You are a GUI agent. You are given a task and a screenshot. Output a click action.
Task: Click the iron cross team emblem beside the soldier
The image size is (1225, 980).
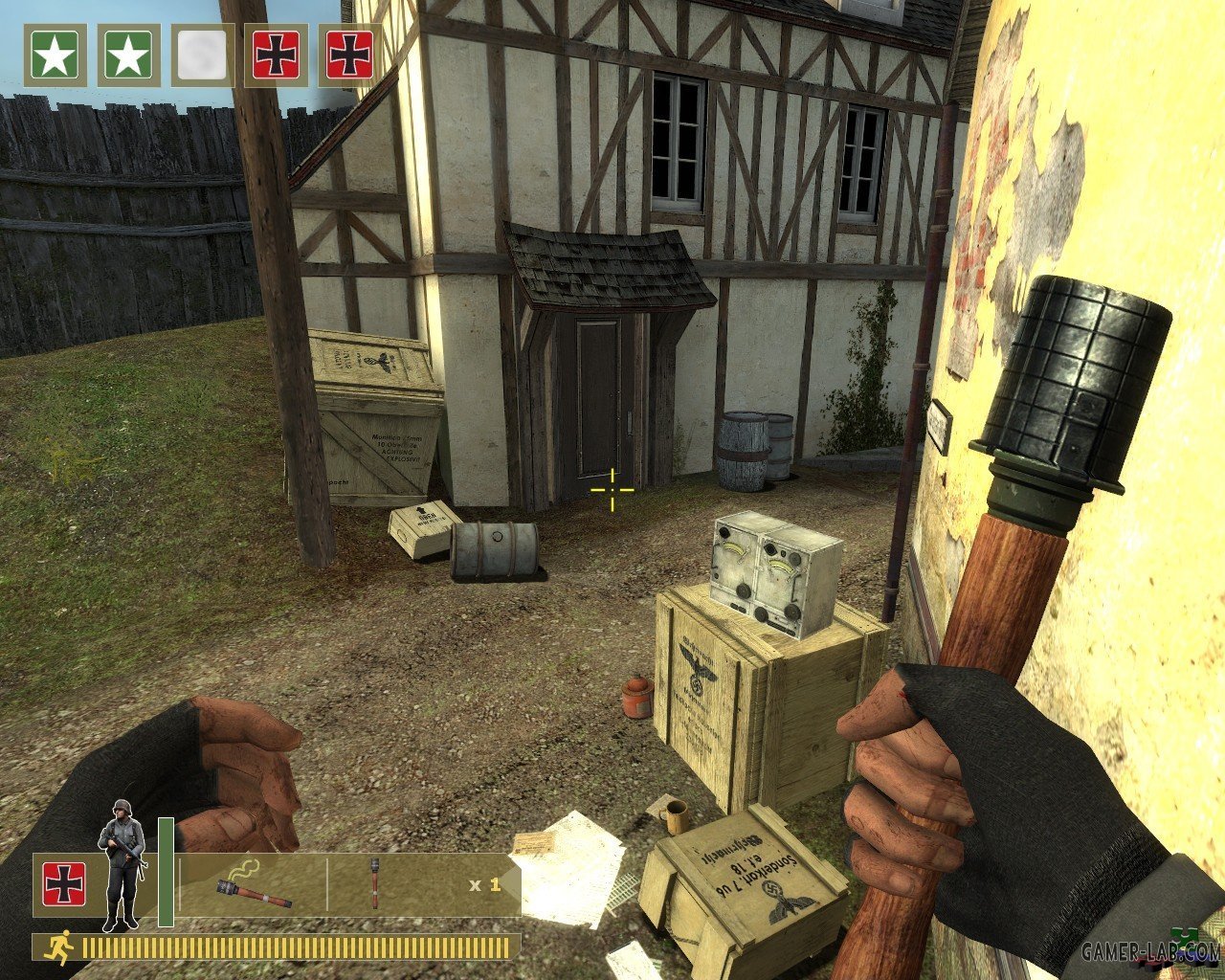64,883
